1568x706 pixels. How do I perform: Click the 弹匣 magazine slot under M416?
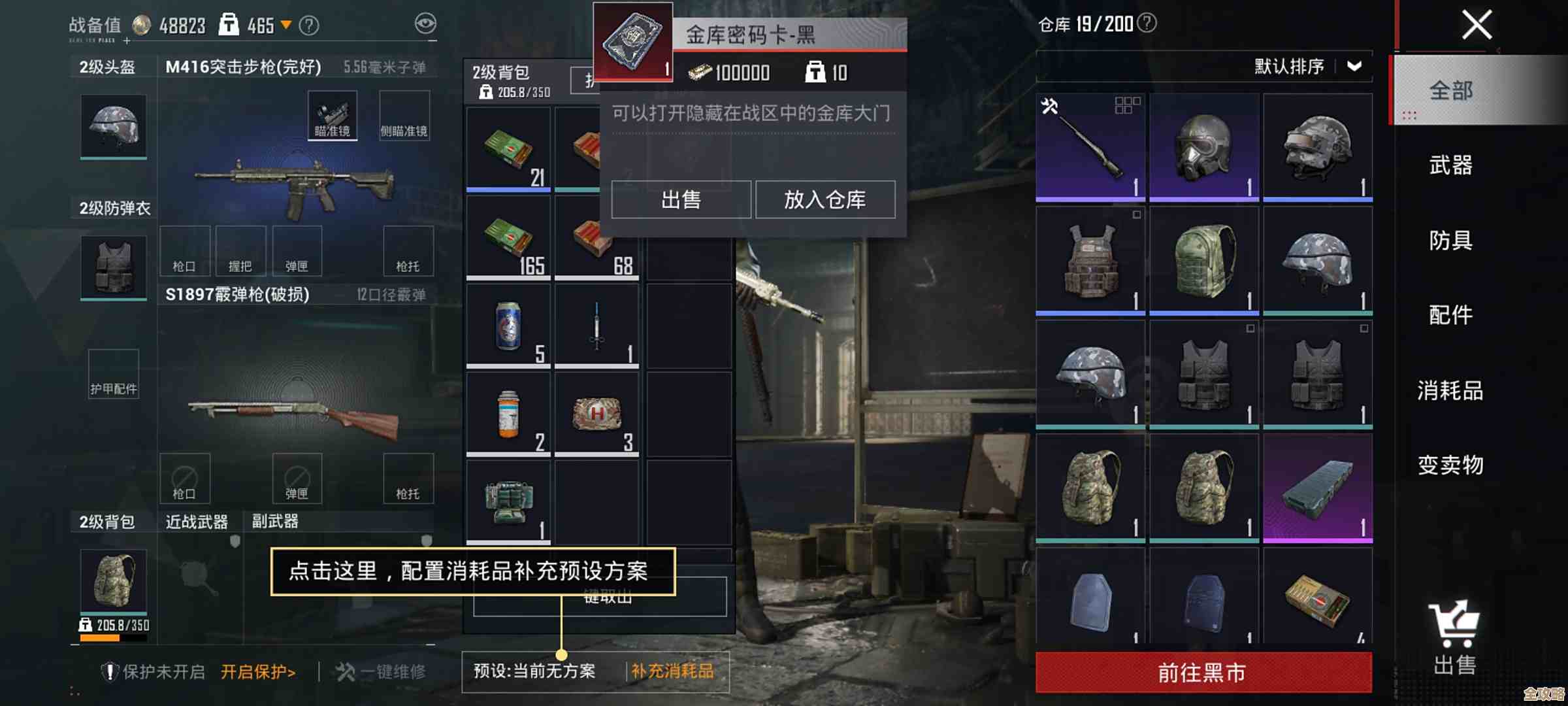(299, 250)
